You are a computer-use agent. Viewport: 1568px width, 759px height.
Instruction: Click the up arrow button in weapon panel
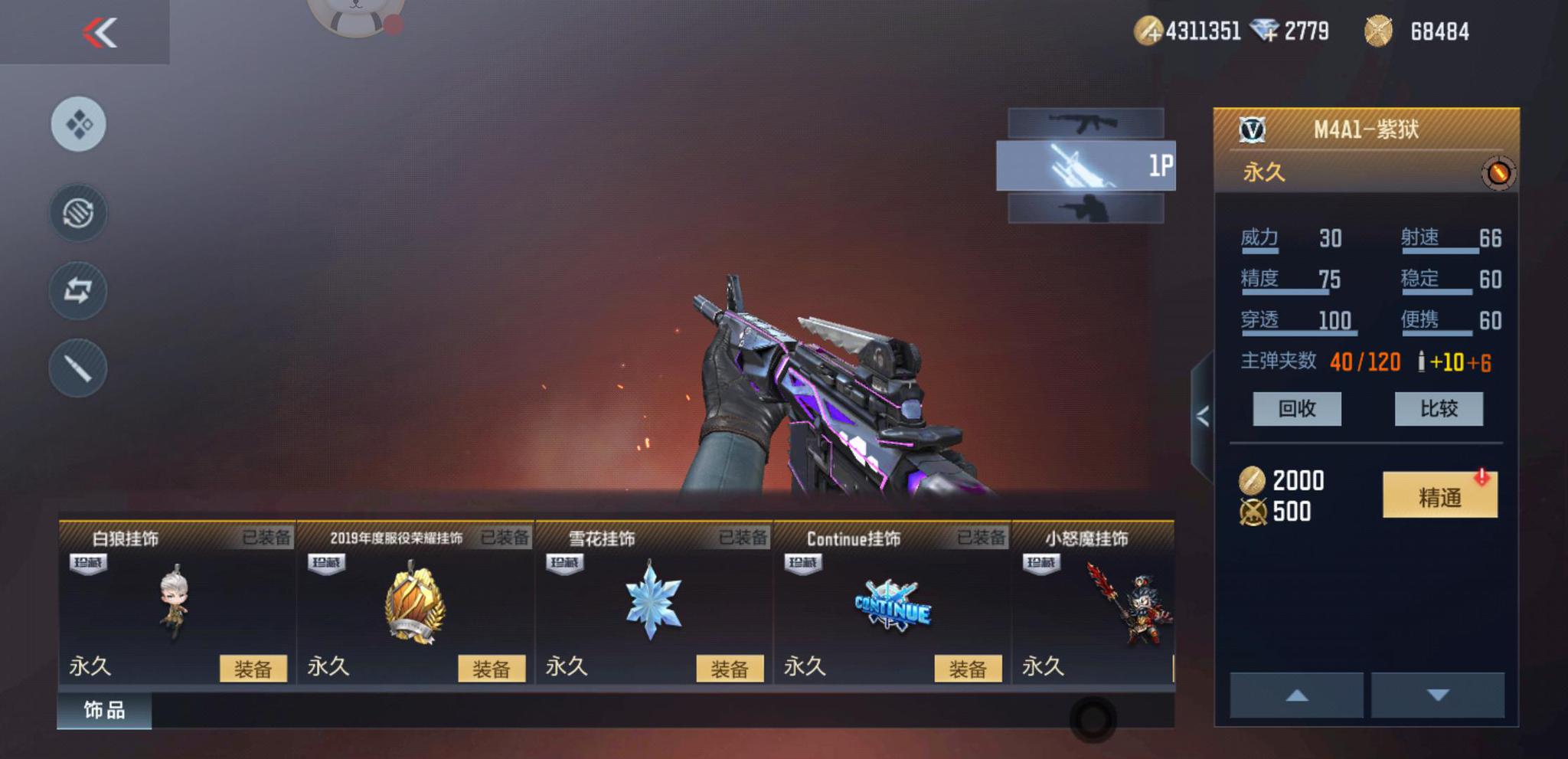(1296, 695)
